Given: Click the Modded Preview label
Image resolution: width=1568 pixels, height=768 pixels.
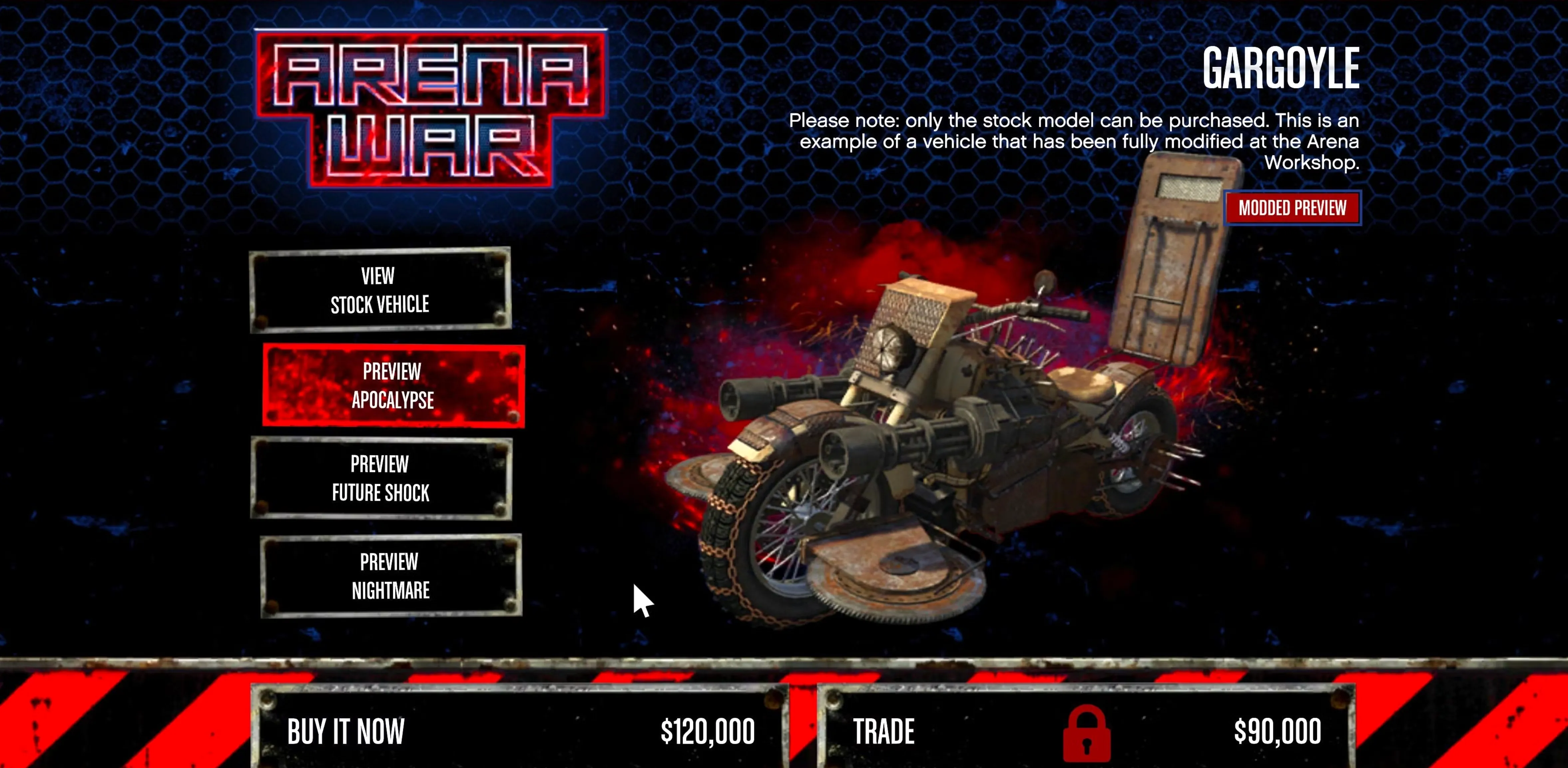Looking at the screenshot, I should (1292, 208).
